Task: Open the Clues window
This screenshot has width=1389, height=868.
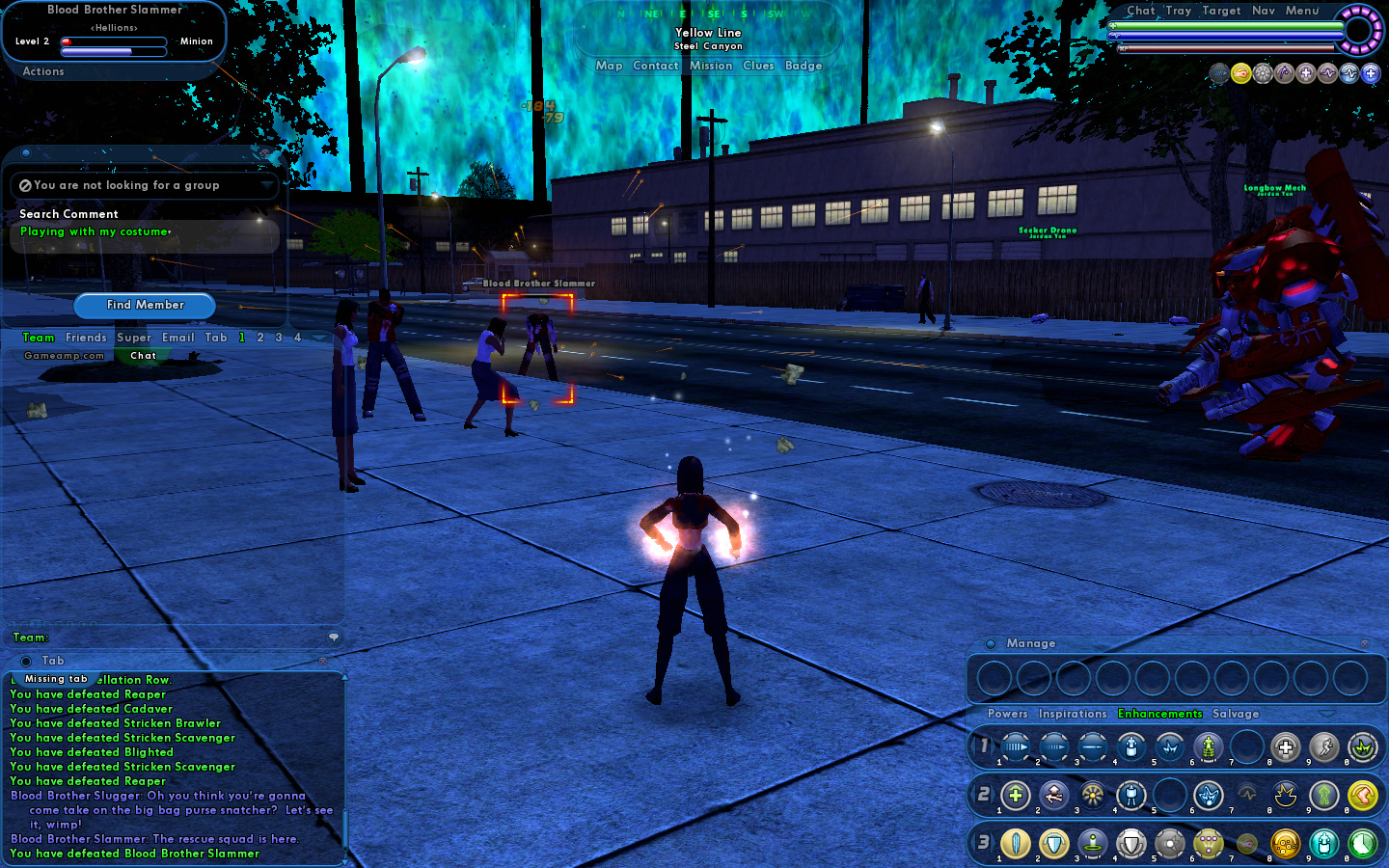Action: pyautogui.click(x=758, y=66)
